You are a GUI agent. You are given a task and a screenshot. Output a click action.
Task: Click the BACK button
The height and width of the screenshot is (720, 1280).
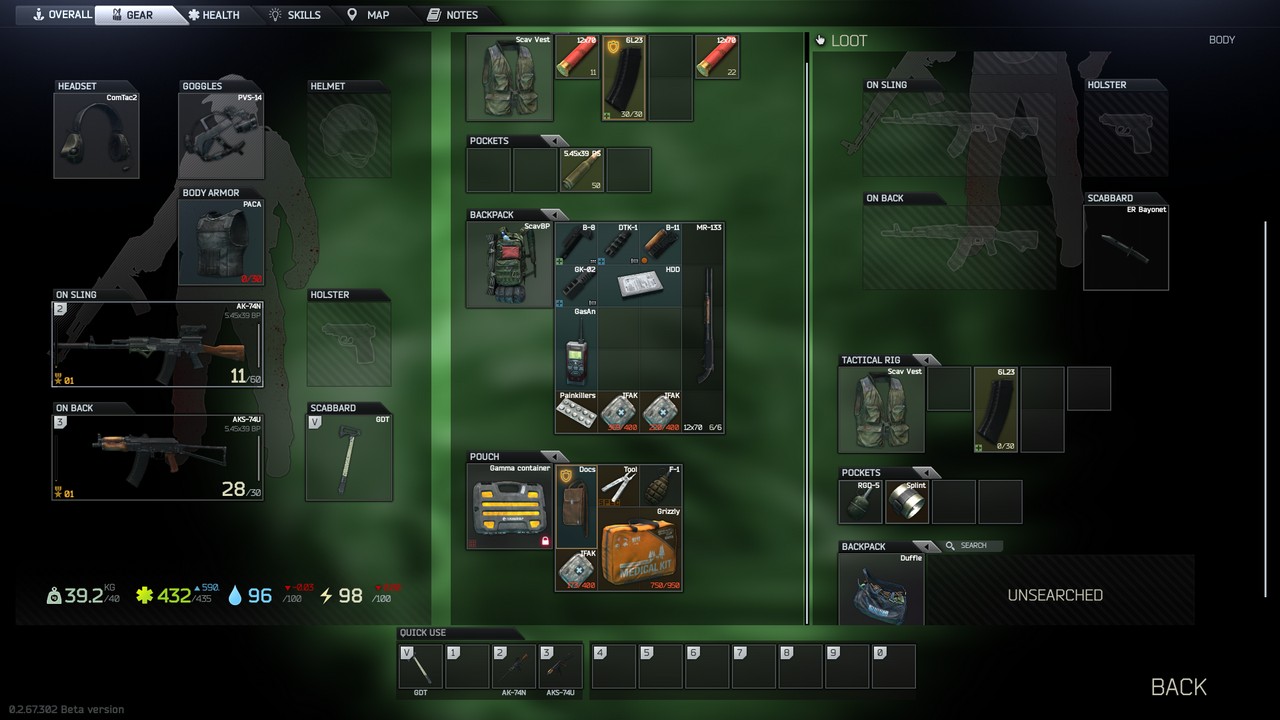(x=1178, y=687)
